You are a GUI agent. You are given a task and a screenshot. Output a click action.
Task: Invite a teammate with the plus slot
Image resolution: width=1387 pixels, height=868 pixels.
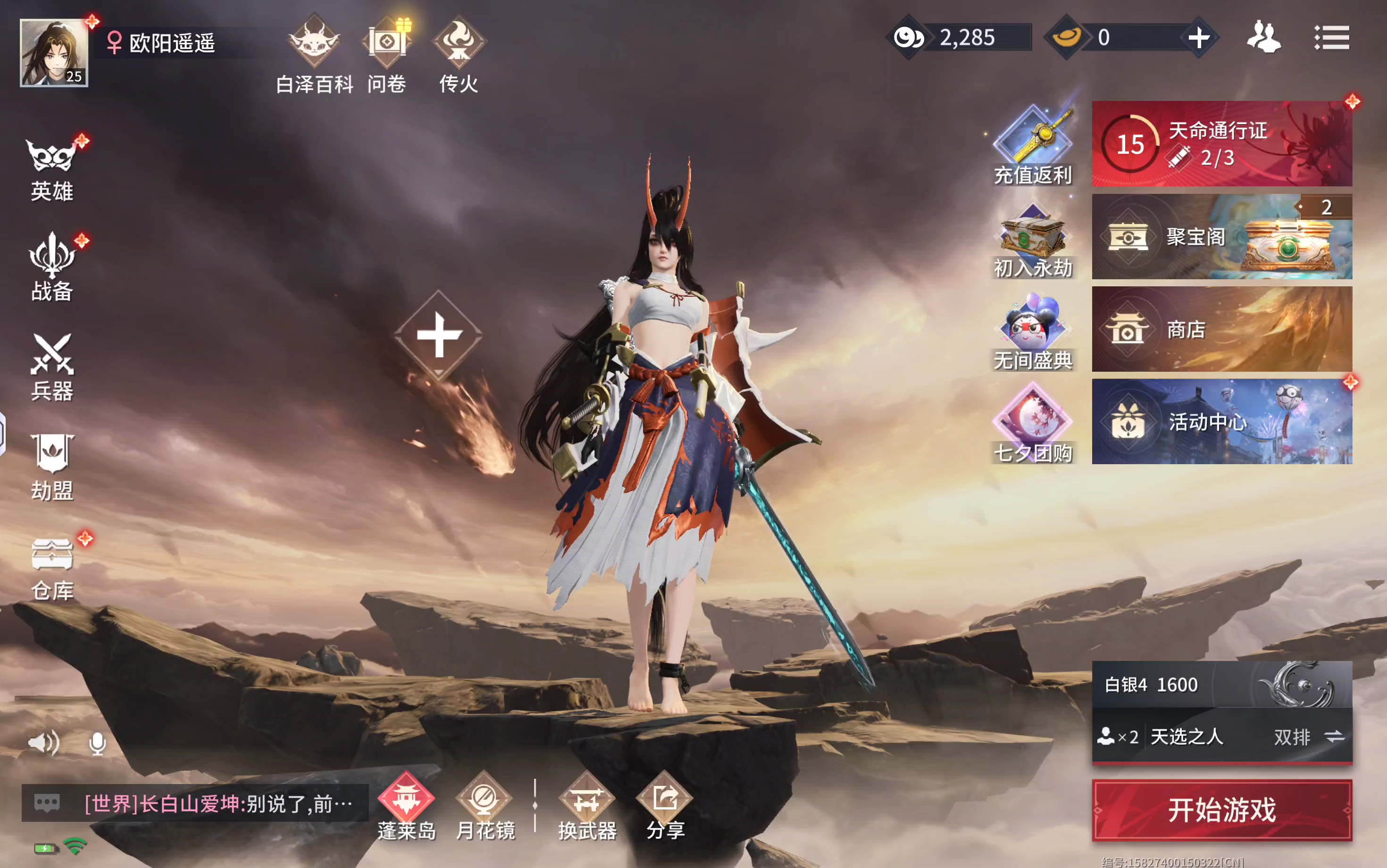click(x=439, y=335)
